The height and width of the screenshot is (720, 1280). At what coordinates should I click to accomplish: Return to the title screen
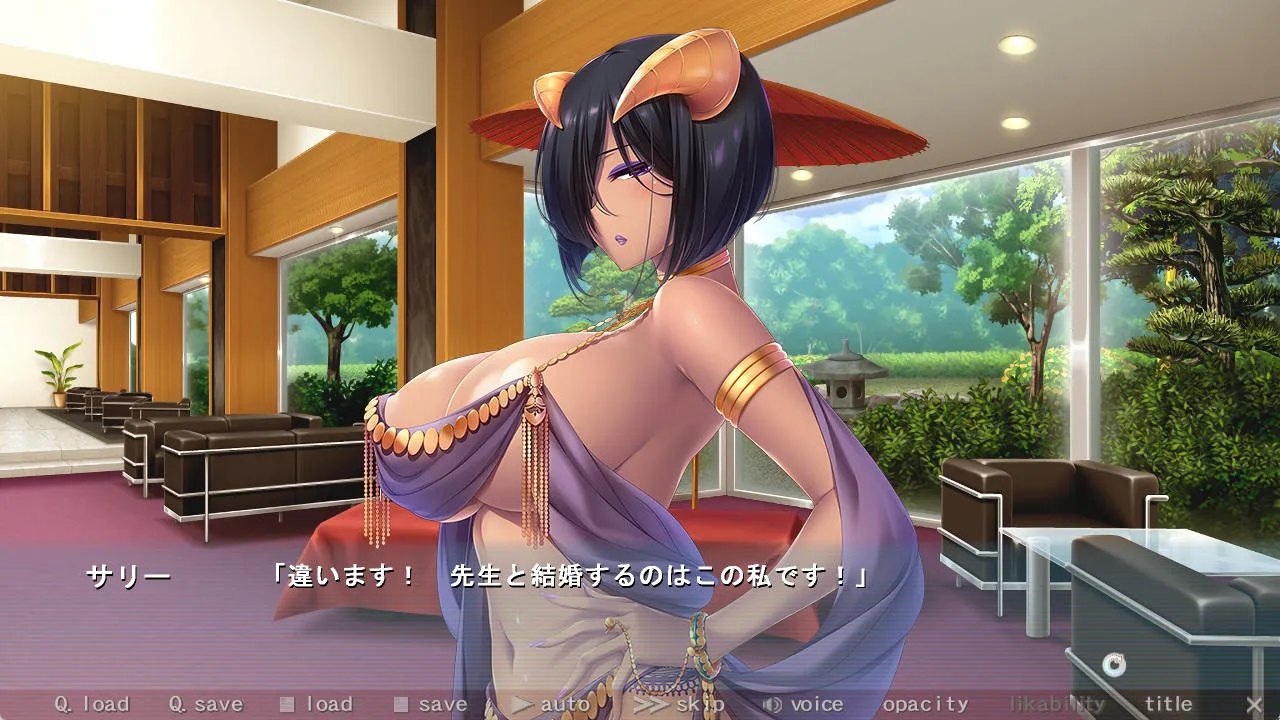[x=1168, y=704]
